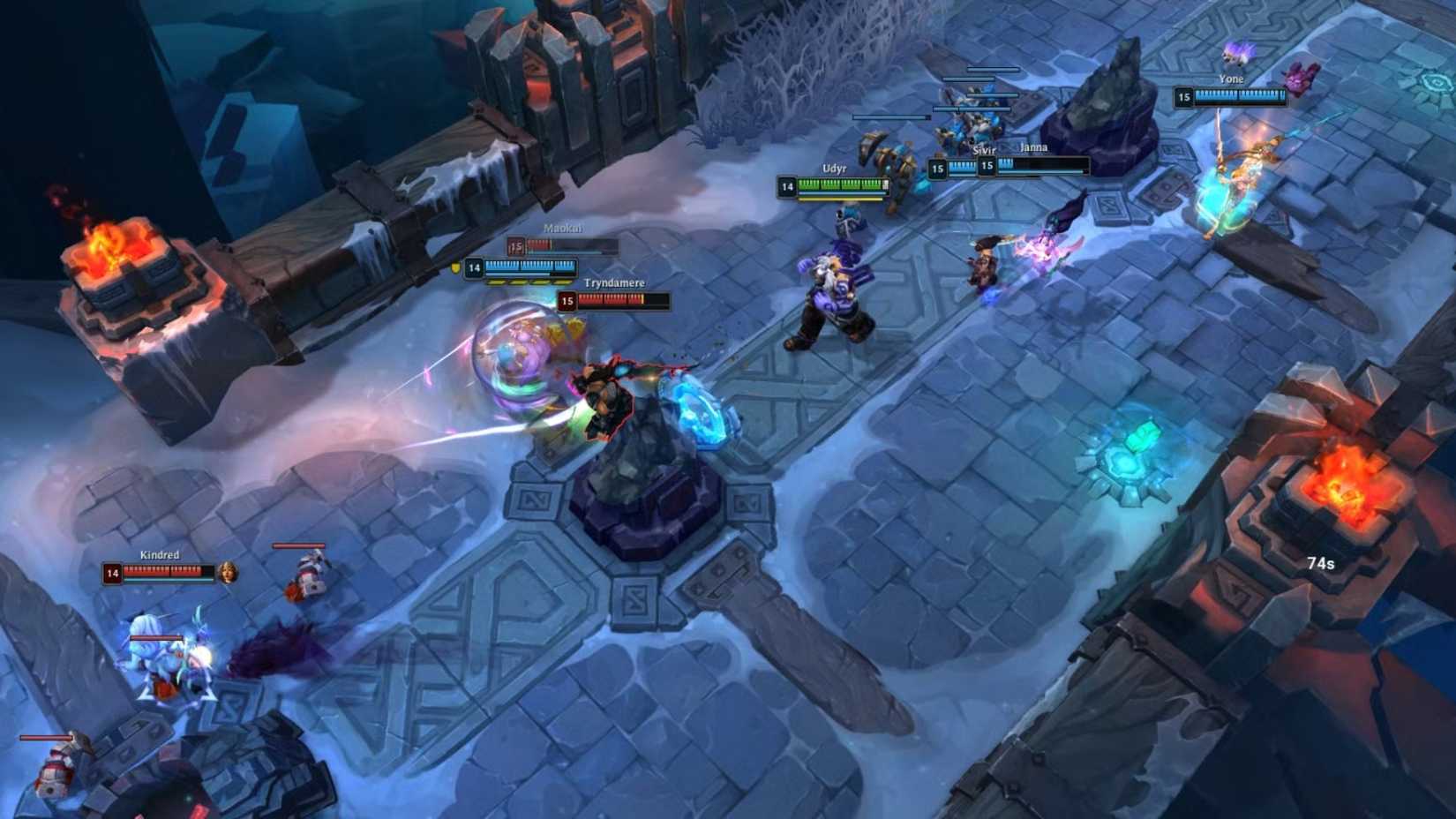Click Kindred's circular portrait icon beside her health bar
The height and width of the screenshot is (819, 1456).
click(x=228, y=573)
